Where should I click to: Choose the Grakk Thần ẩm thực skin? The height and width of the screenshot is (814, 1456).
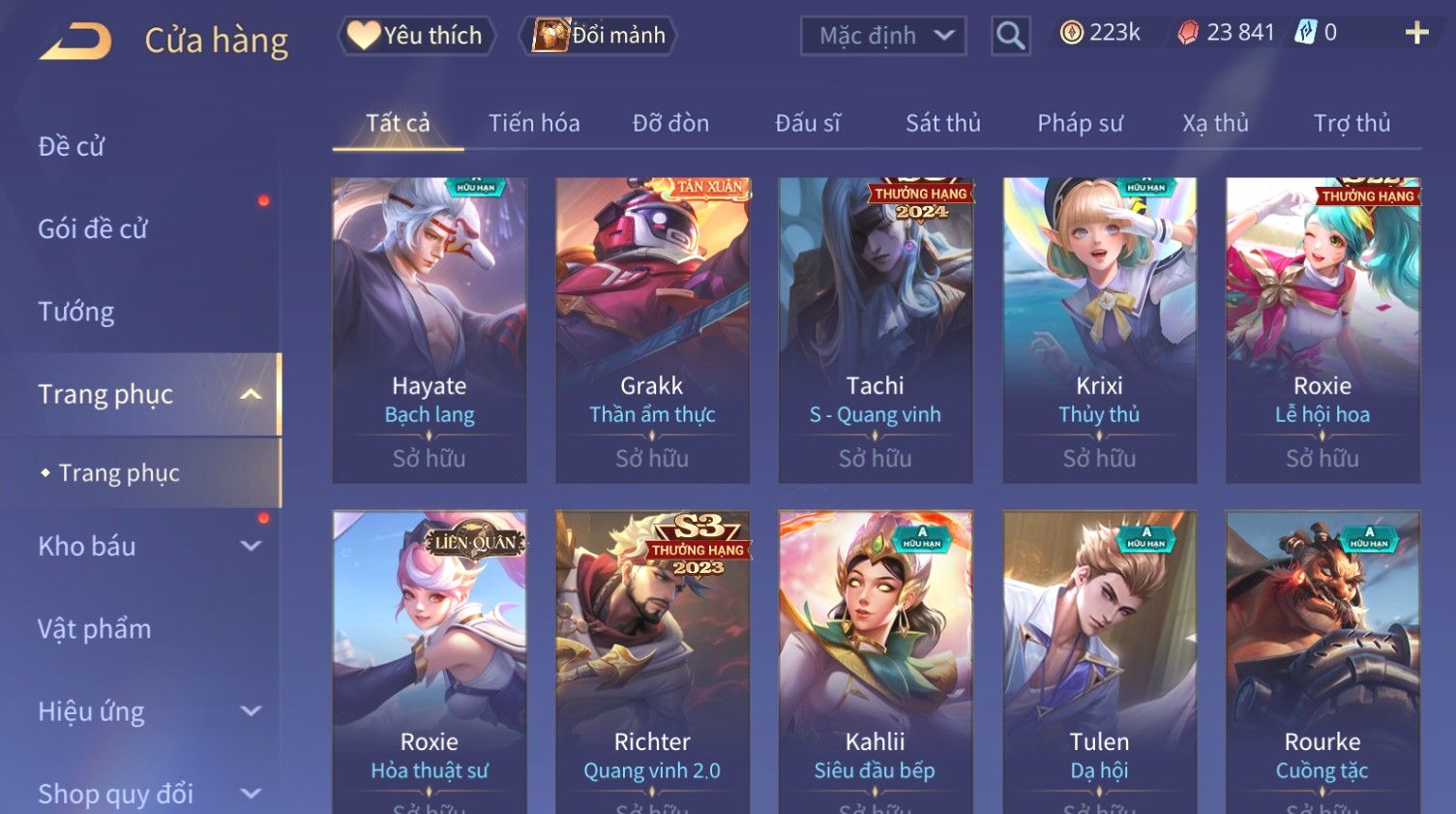(x=652, y=329)
